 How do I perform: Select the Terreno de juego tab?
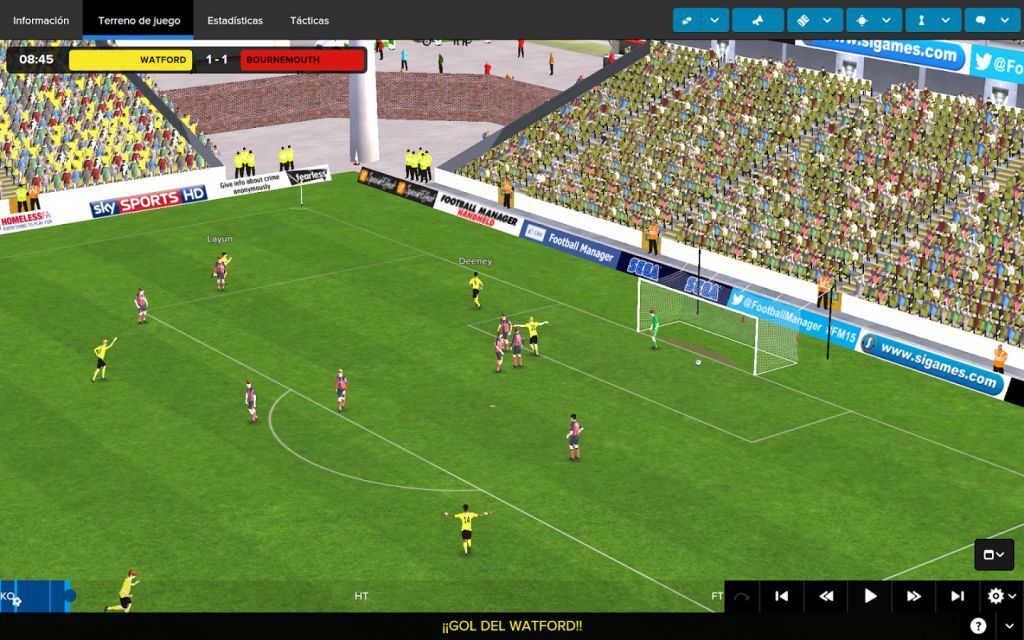138,20
